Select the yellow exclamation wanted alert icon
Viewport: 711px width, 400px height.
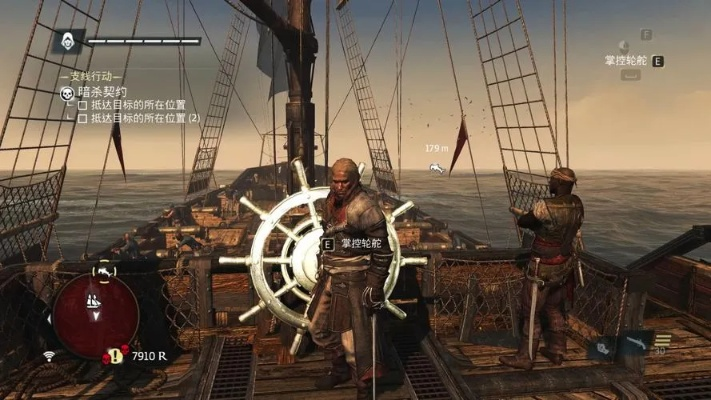coord(117,355)
